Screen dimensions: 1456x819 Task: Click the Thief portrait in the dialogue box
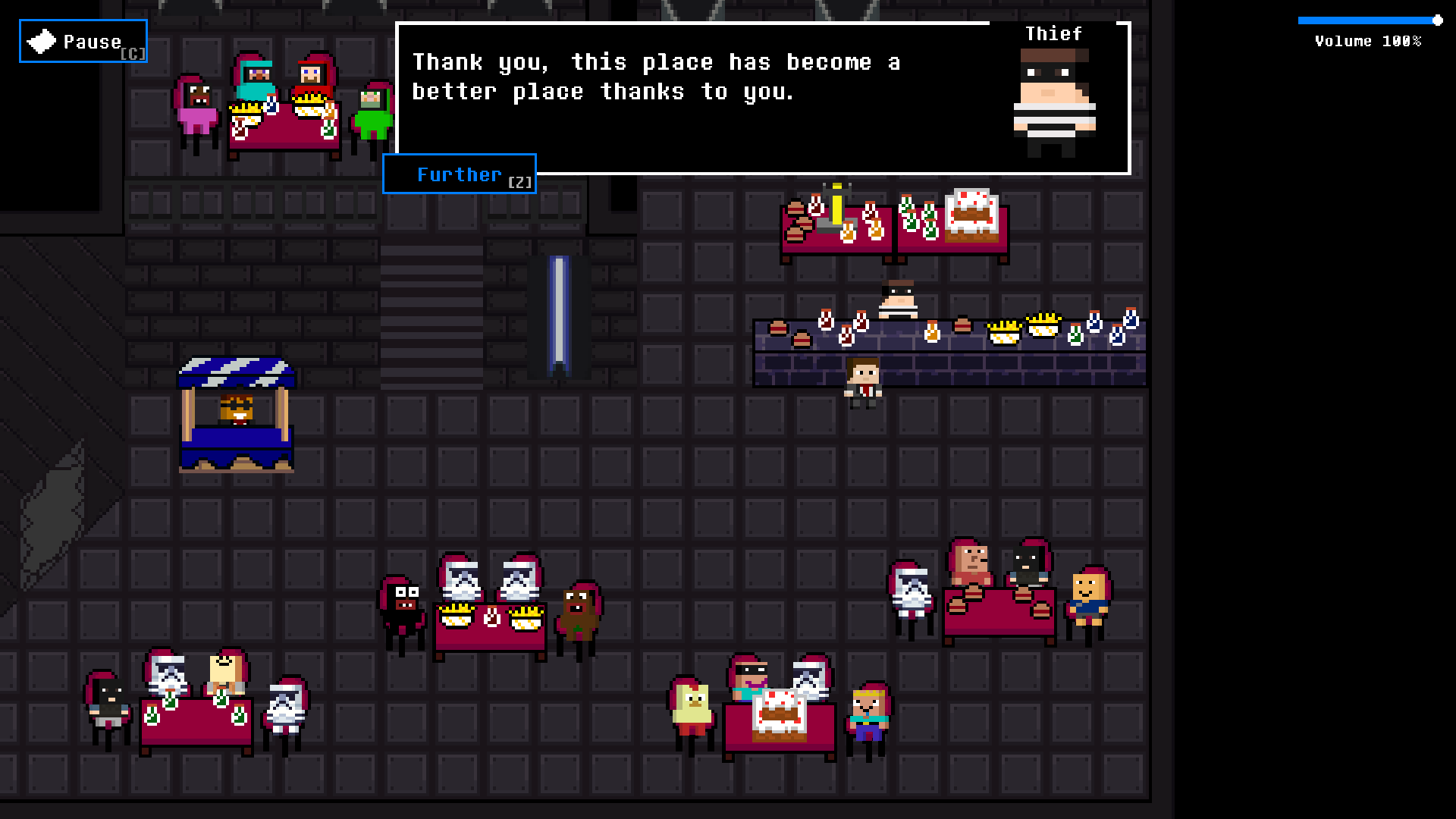click(1055, 99)
